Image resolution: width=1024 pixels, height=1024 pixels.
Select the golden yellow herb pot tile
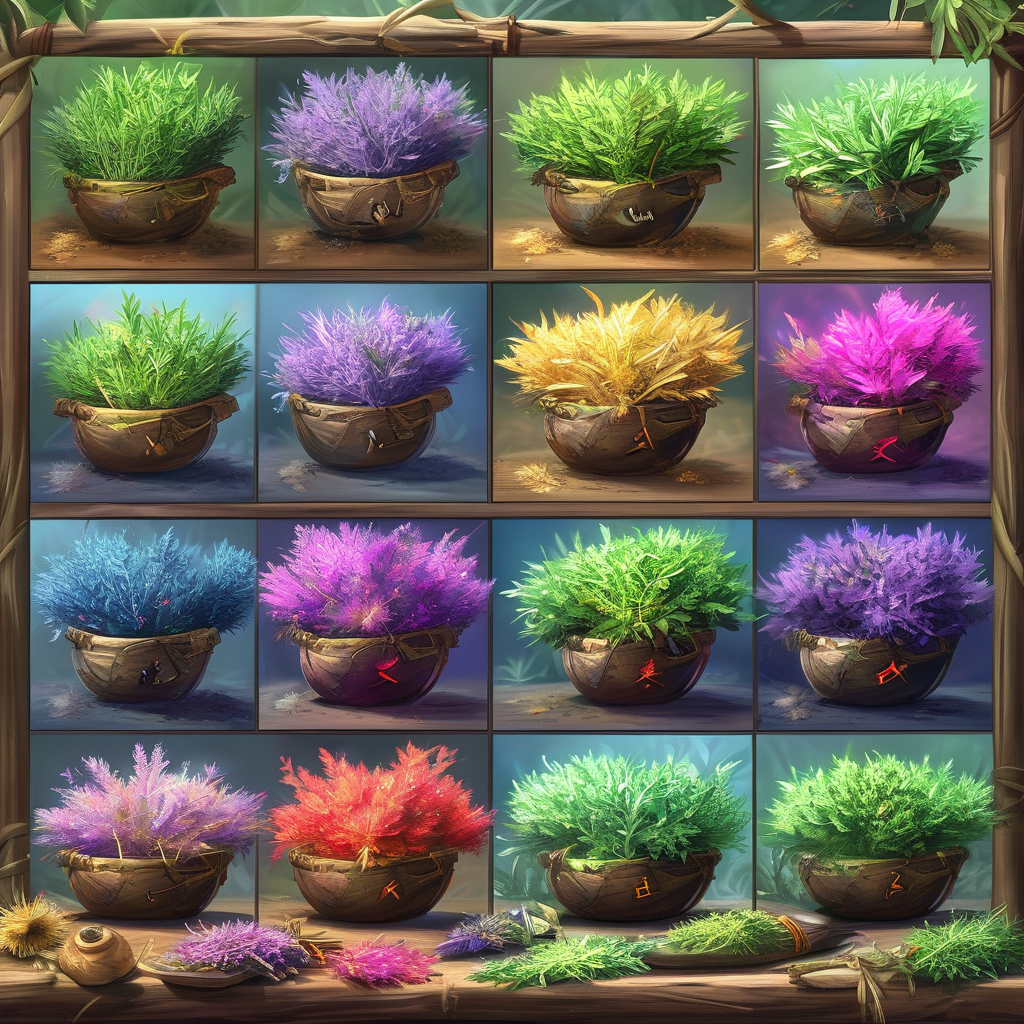tap(622, 391)
